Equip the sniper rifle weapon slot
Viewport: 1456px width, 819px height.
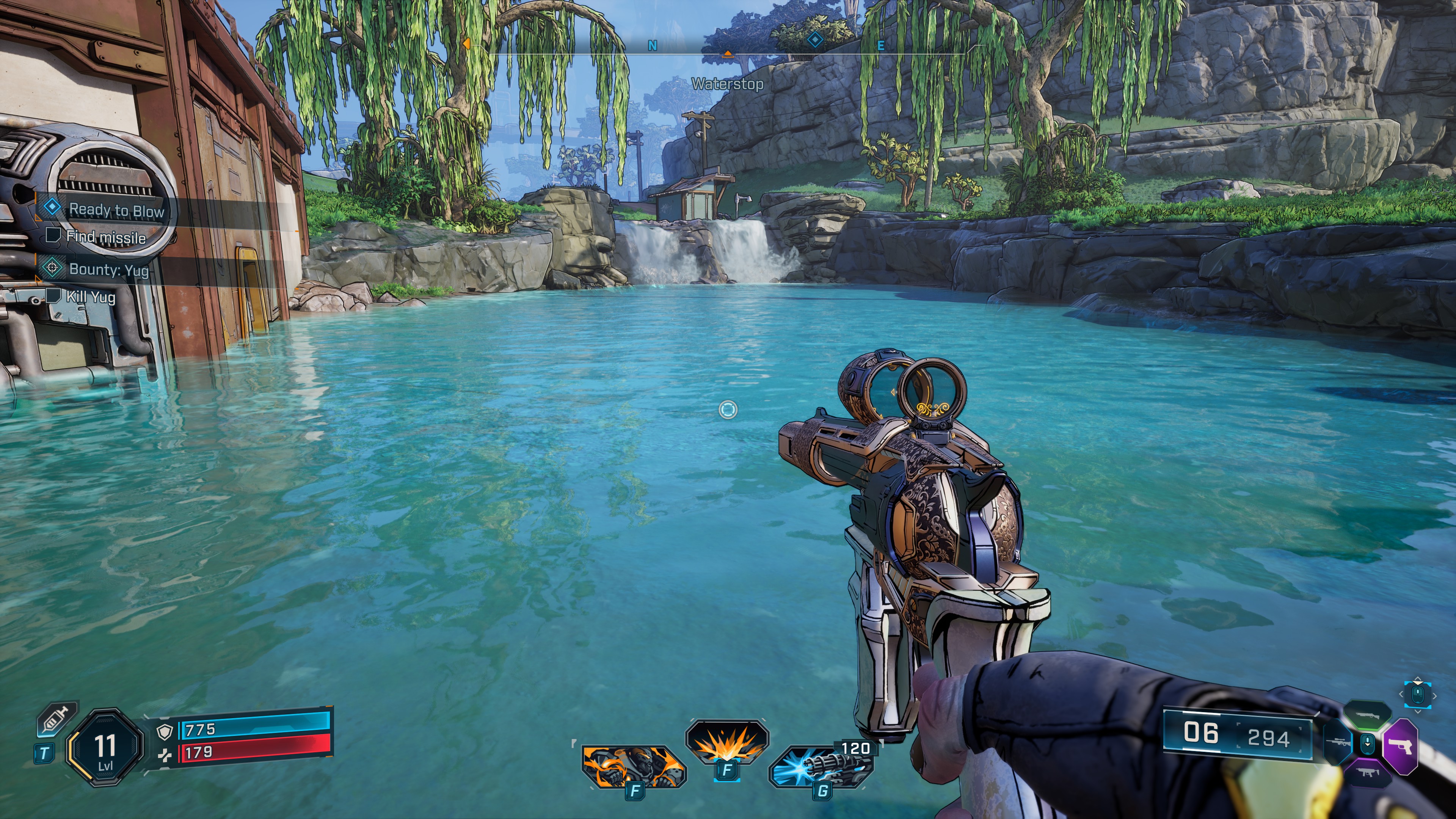pyautogui.click(x=1338, y=742)
